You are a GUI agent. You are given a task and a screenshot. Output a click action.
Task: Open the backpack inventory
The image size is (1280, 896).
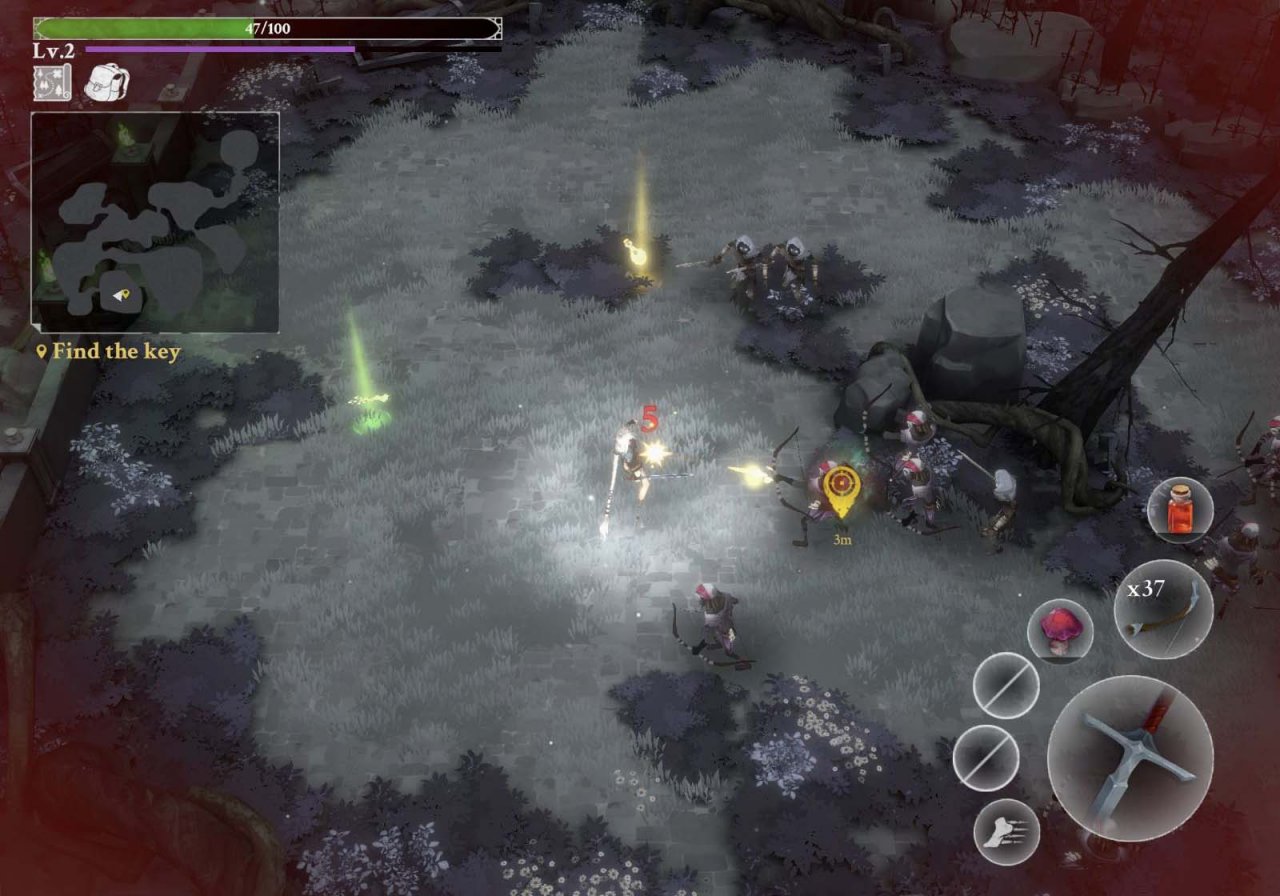tap(104, 82)
